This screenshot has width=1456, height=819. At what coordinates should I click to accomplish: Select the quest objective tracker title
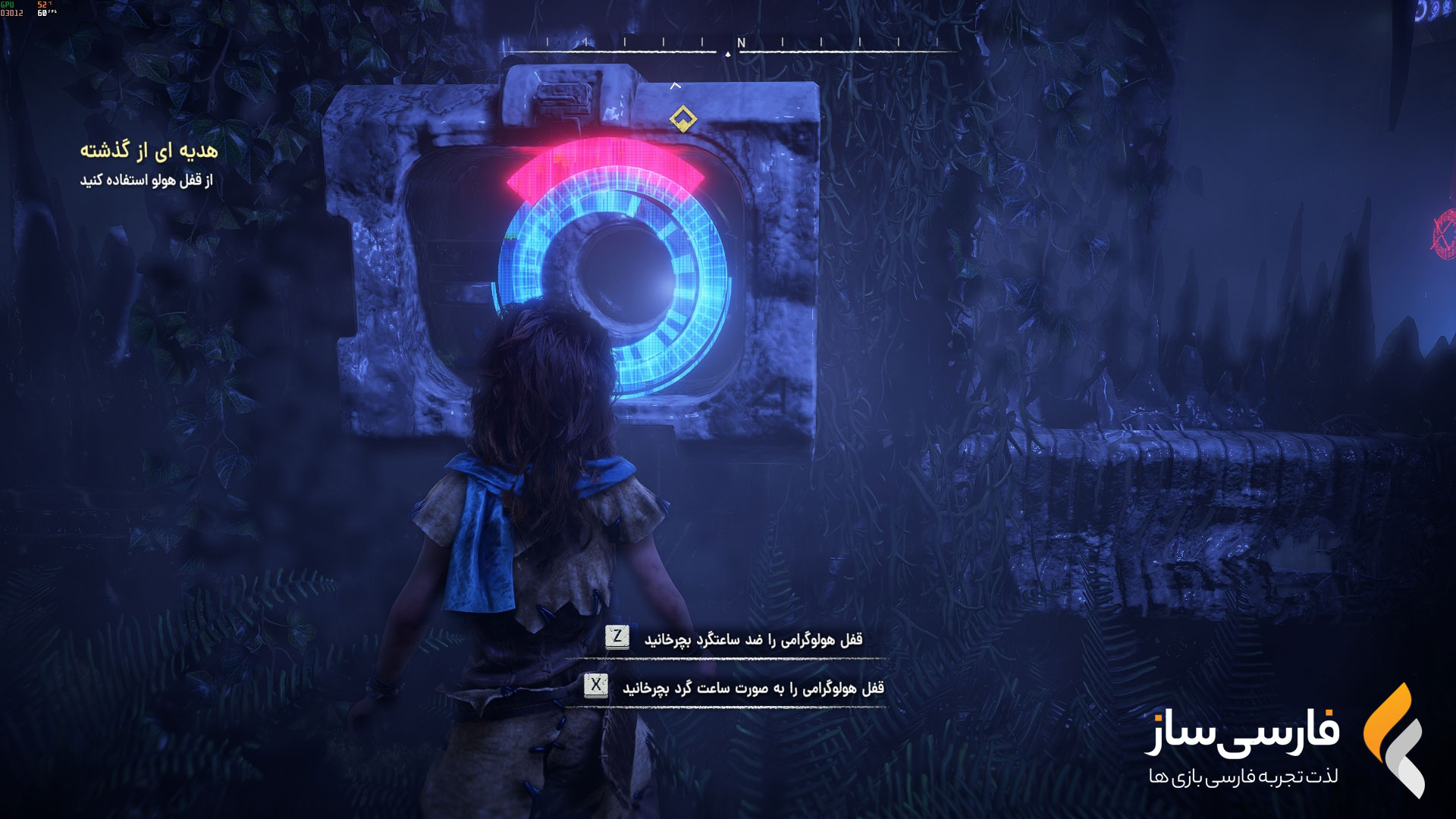pos(149,151)
